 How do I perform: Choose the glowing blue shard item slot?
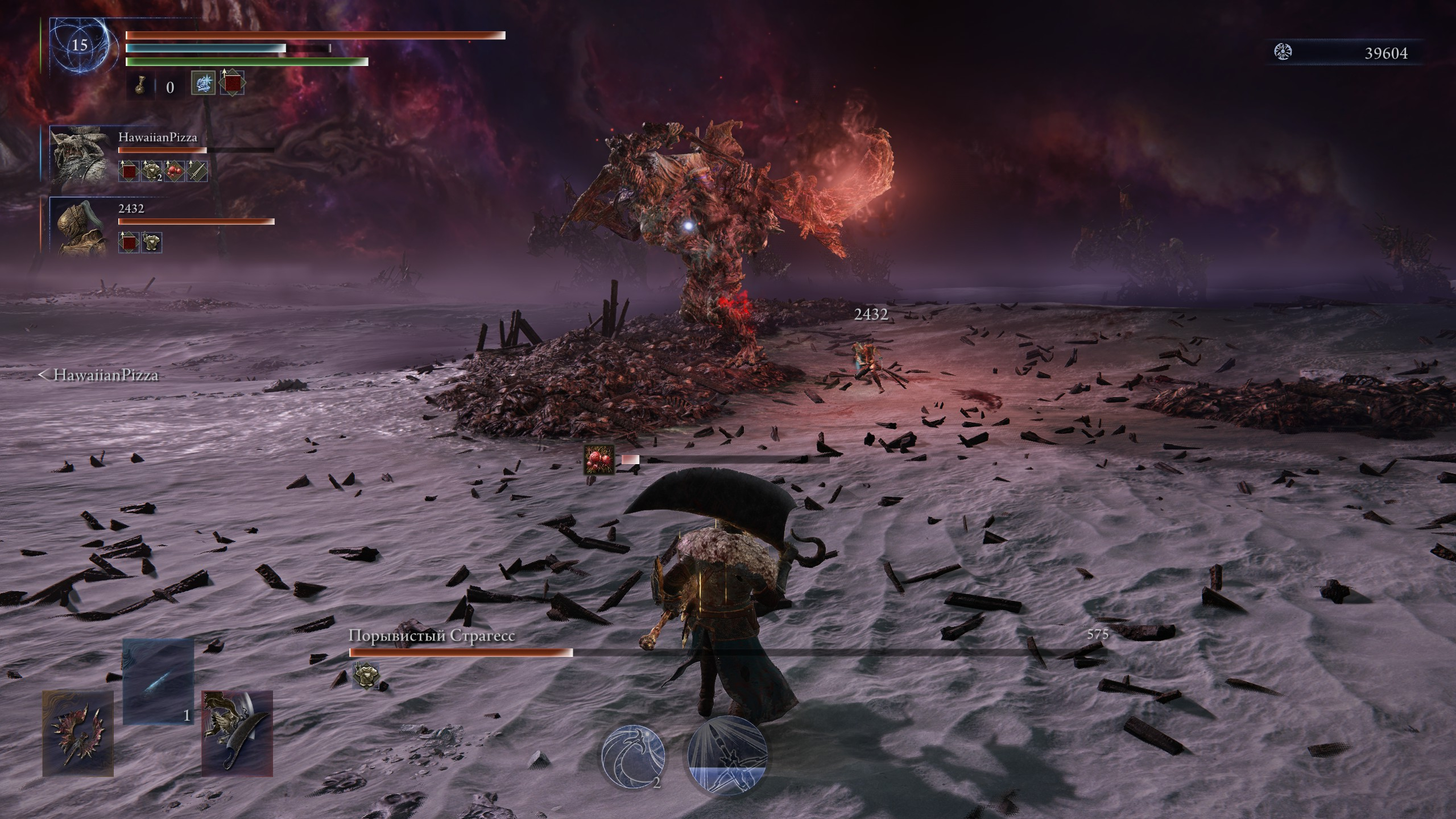(158, 681)
